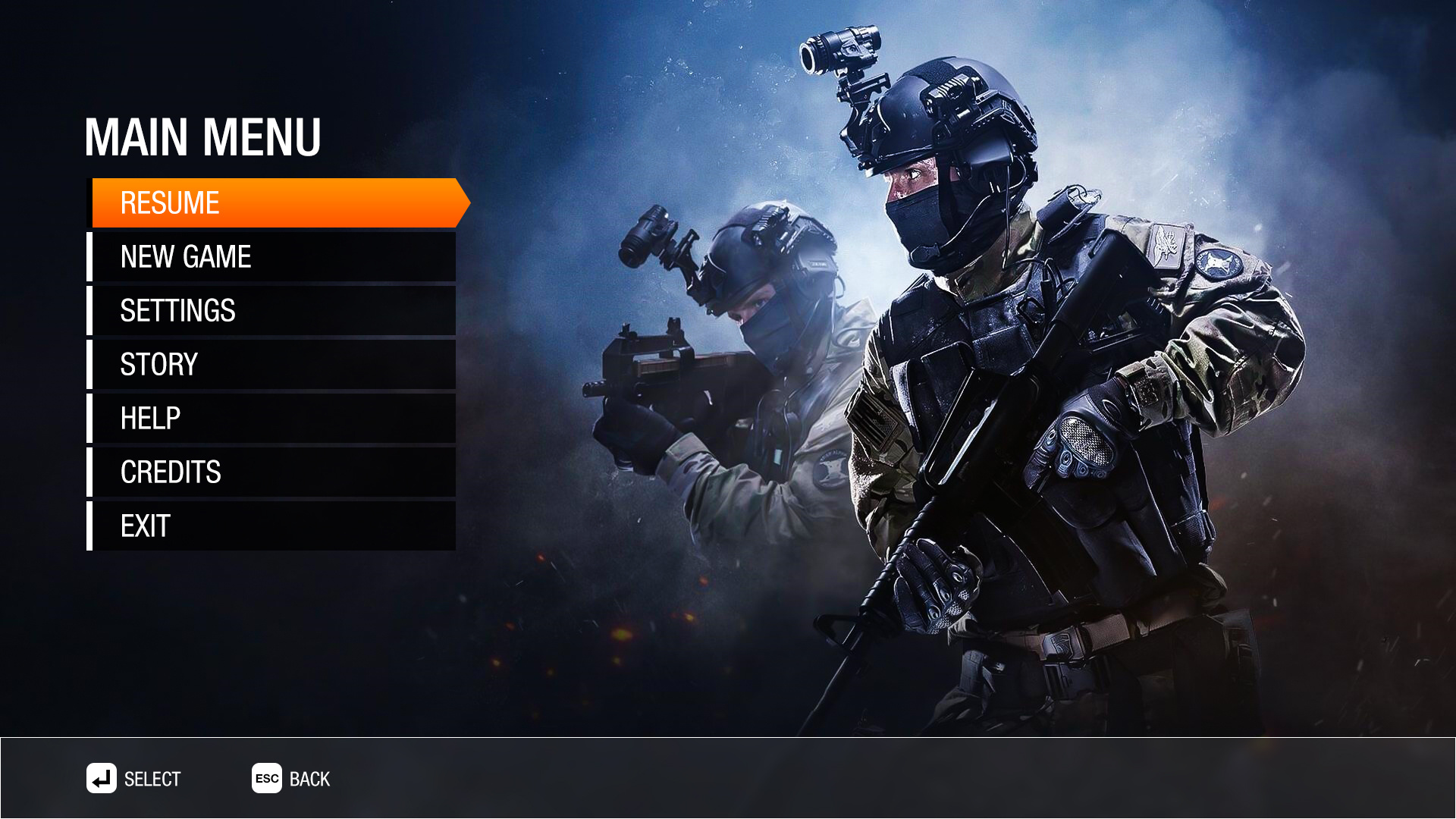Click the white bar beside STORY
1456x819 pixels.
(91, 364)
